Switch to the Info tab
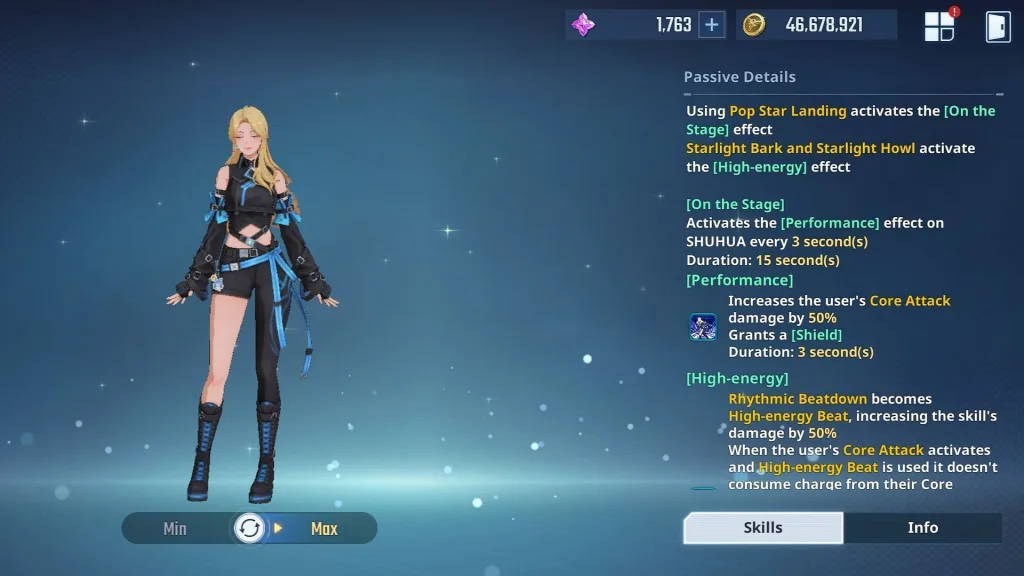1024x576 pixels. [x=922, y=527]
